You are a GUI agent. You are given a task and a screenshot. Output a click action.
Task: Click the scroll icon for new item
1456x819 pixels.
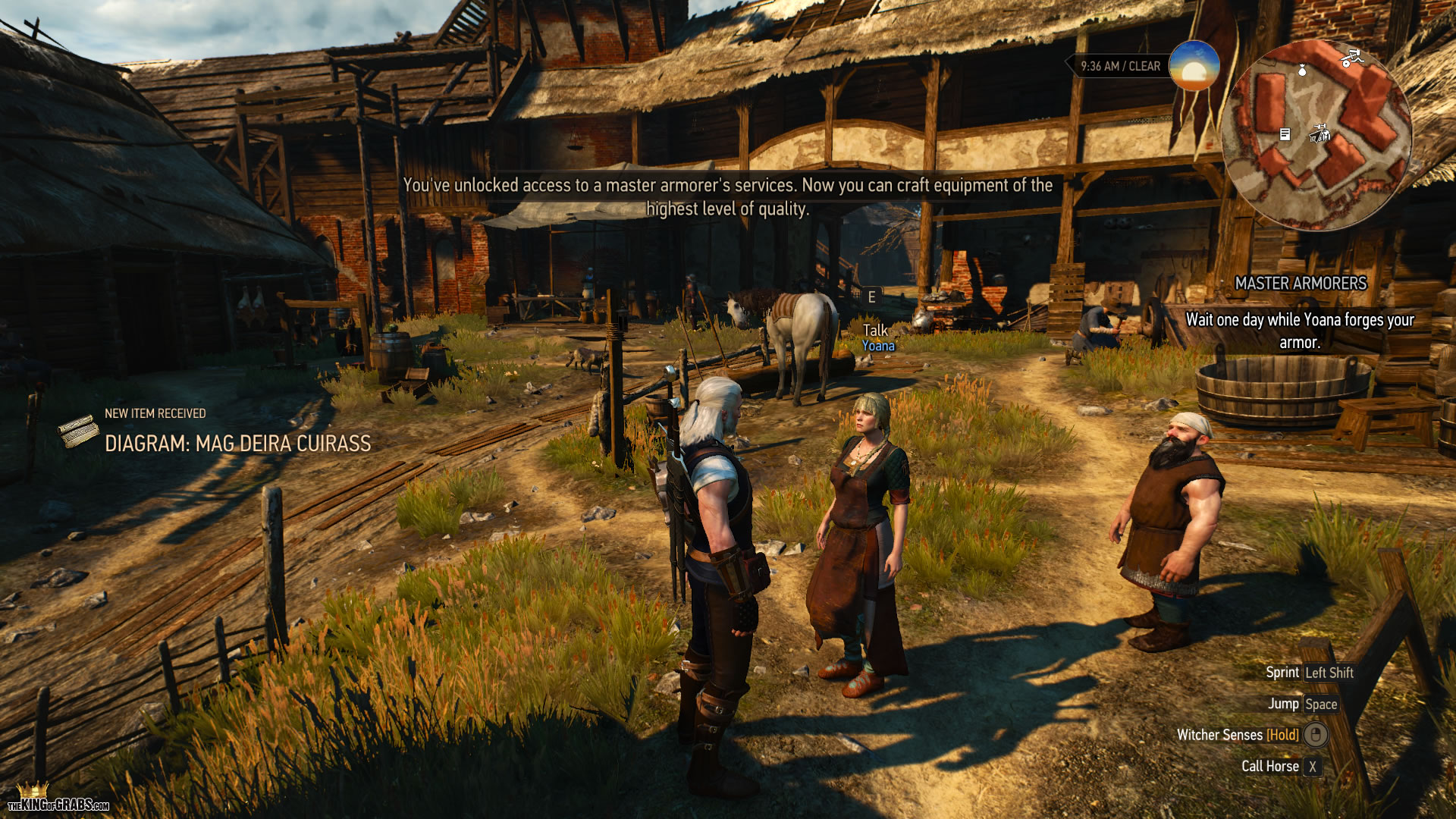coord(78,433)
